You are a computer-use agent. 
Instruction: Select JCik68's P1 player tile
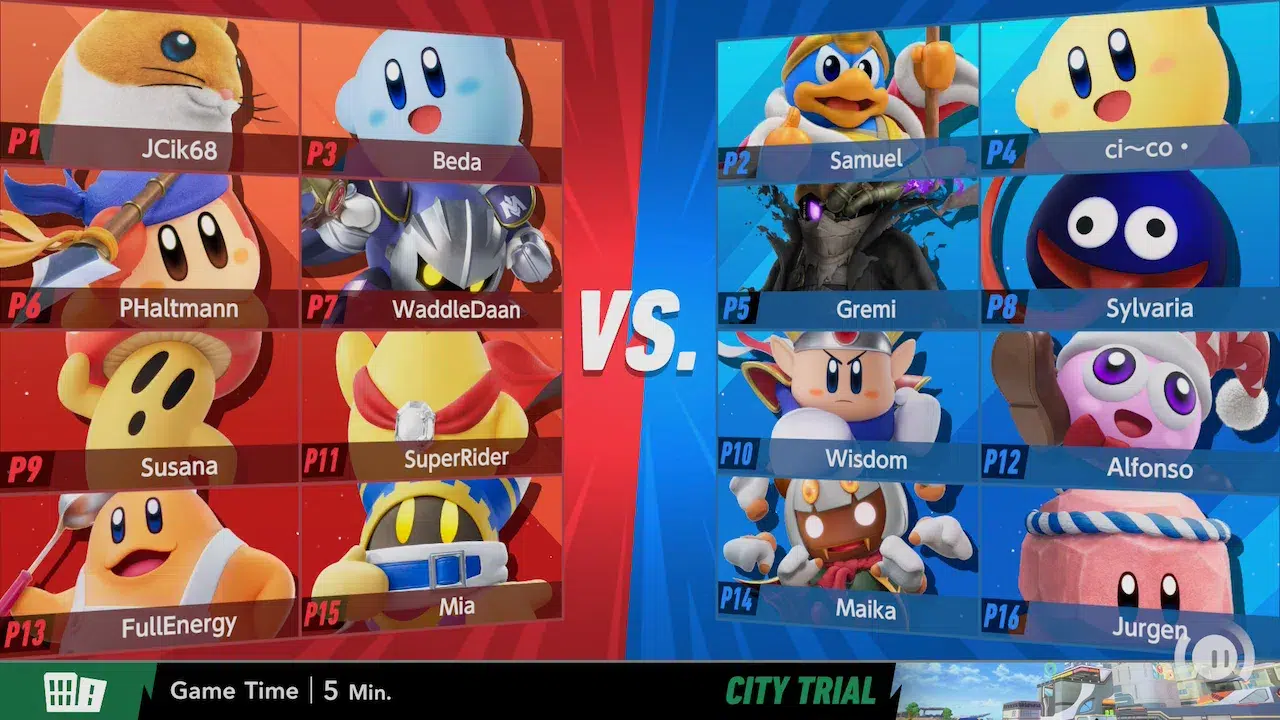tap(150, 95)
